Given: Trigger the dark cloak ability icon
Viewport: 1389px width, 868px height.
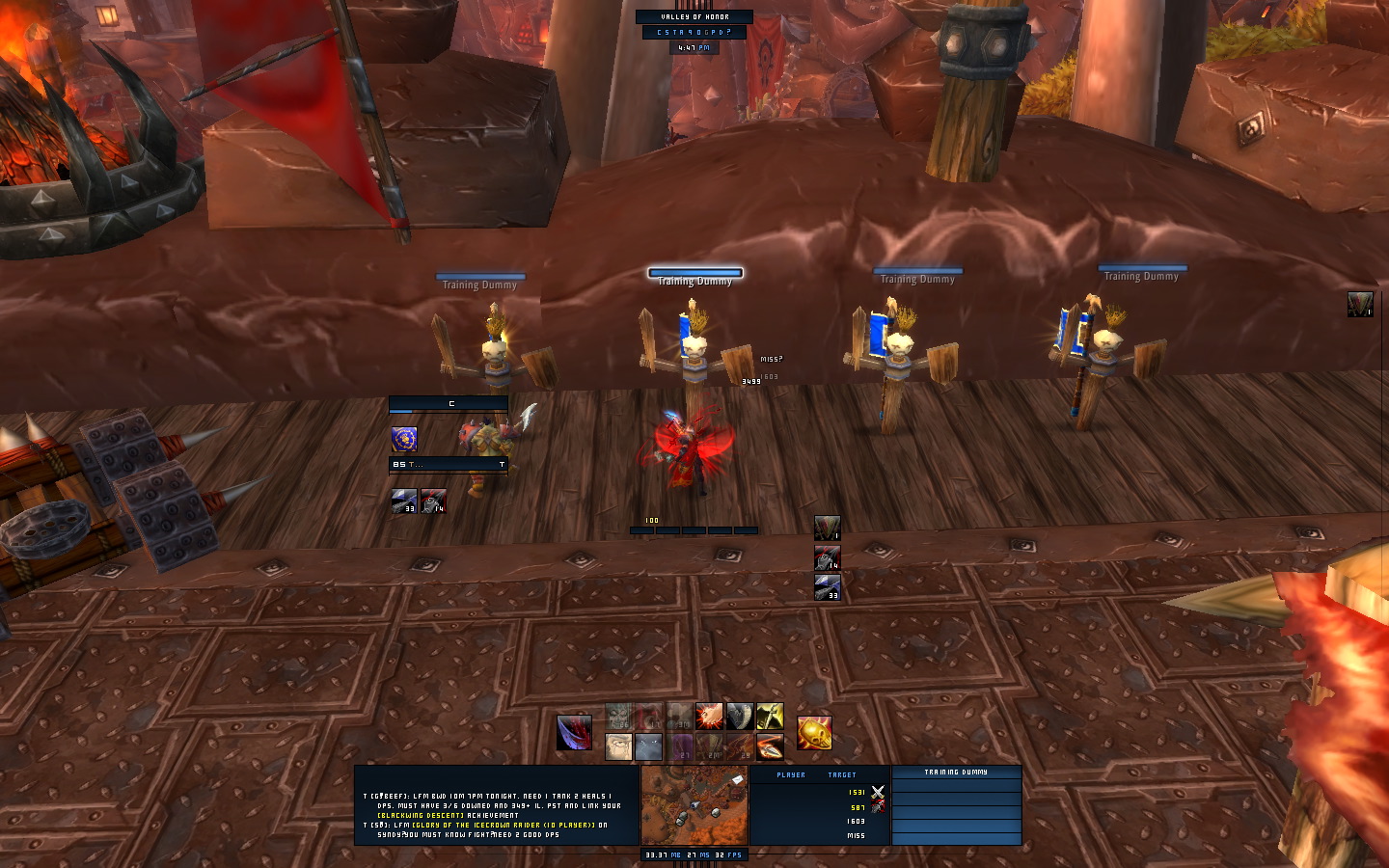Looking at the screenshot, I should click(739, 717).
